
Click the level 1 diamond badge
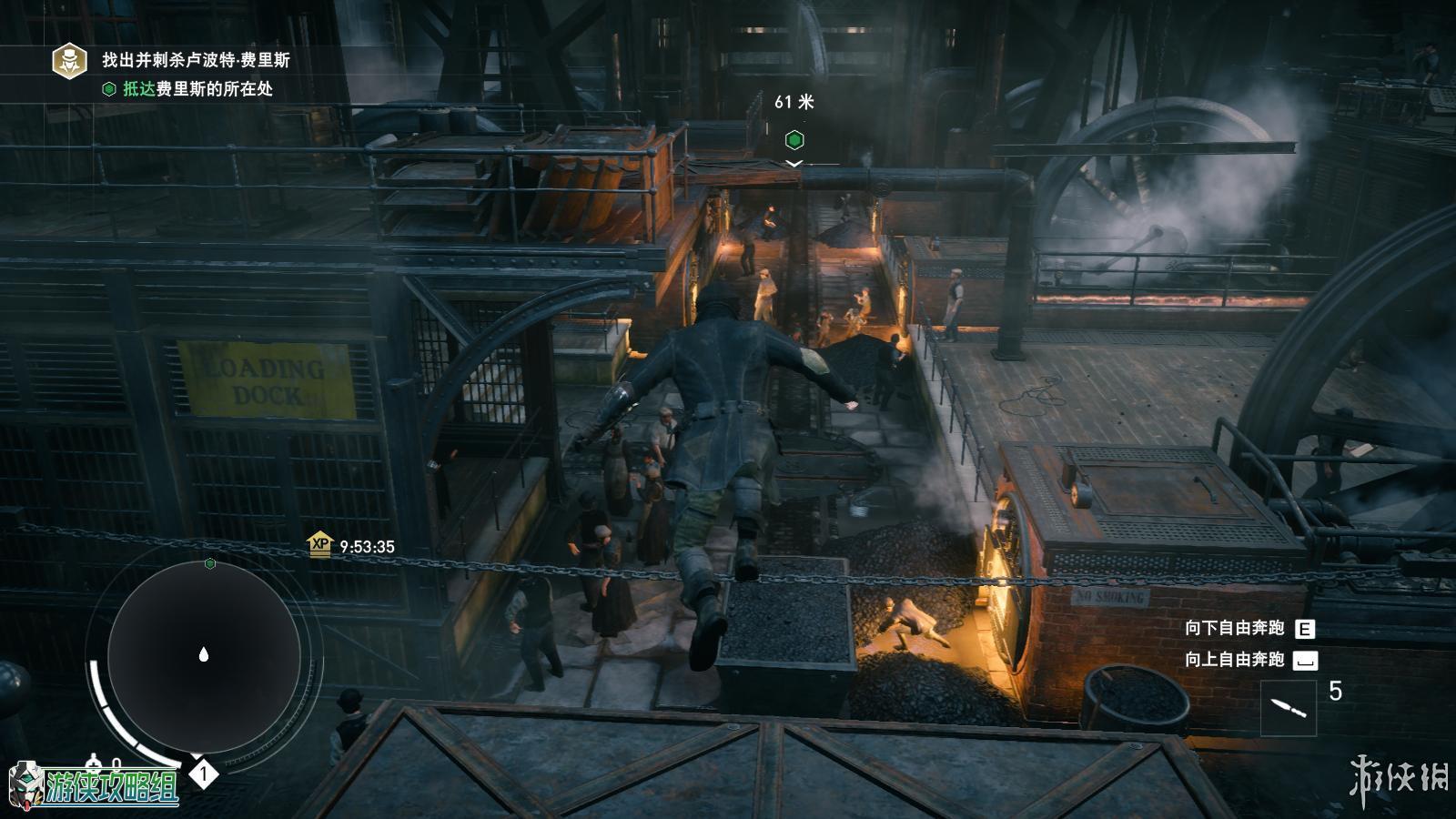tap(204, 774)
